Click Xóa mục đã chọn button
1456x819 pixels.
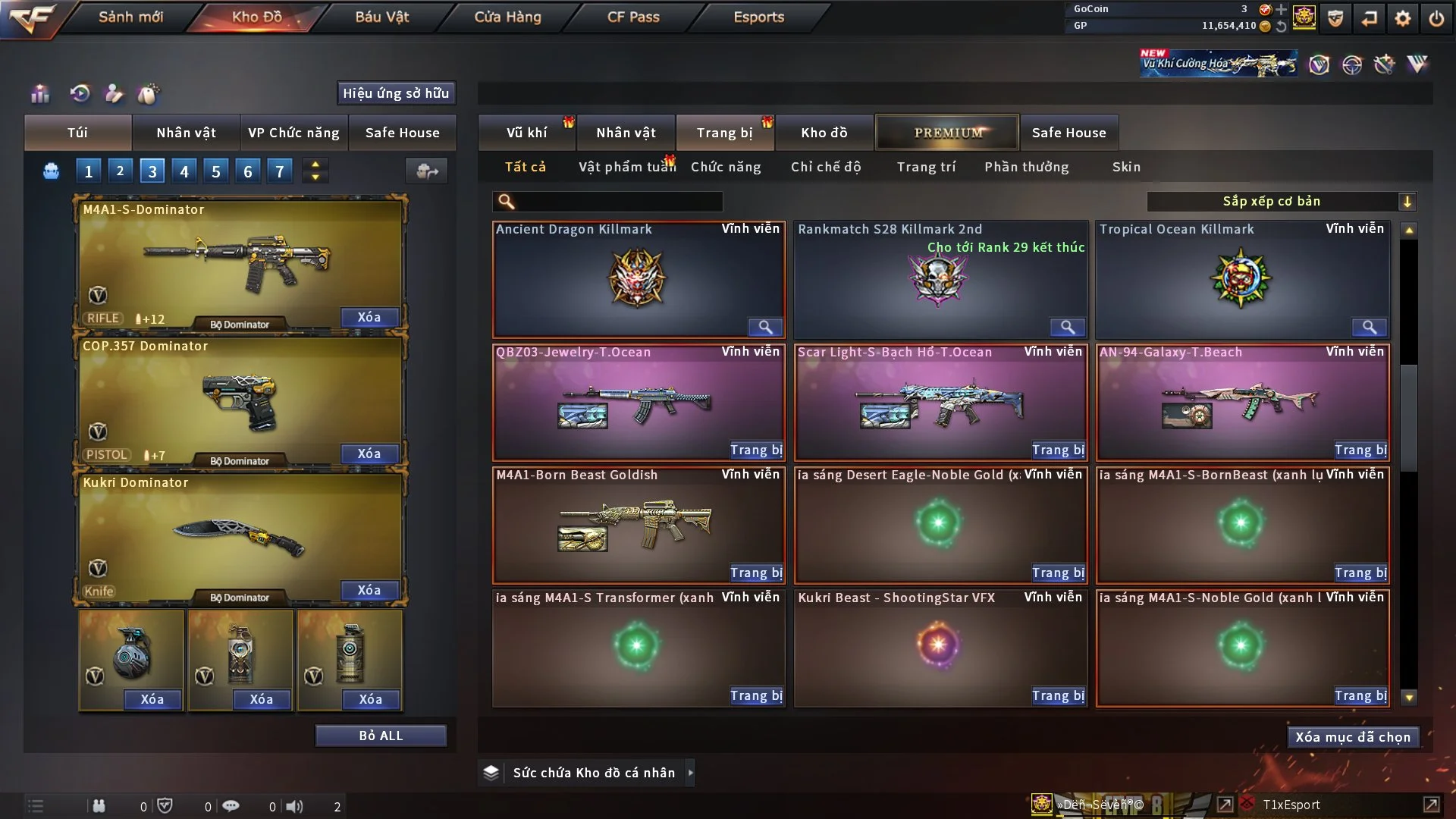click(x=1353, y=737)
